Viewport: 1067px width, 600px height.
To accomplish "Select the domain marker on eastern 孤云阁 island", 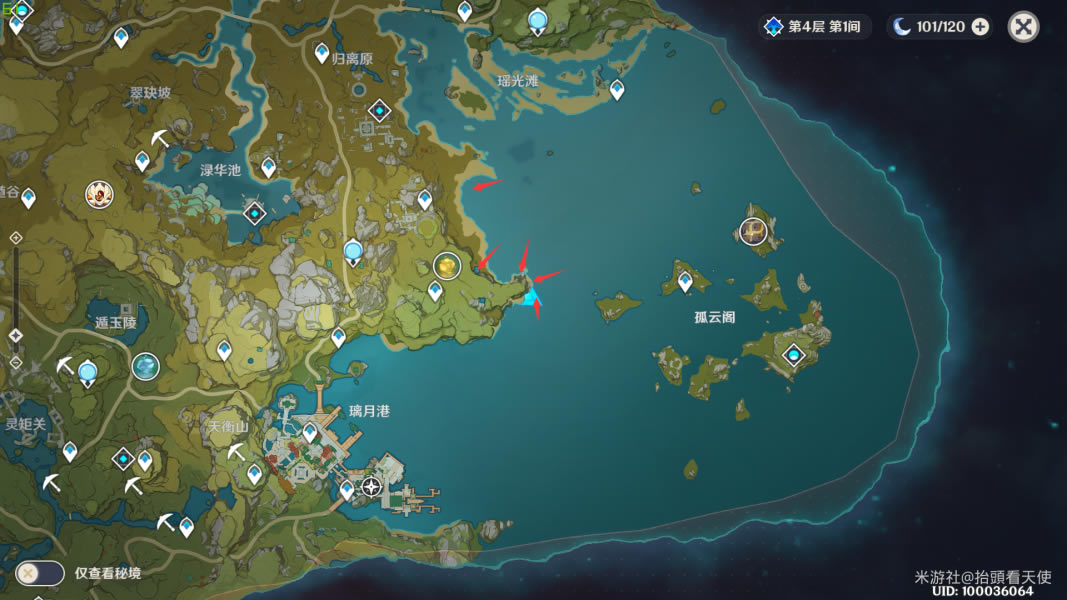I will (794, 355).
